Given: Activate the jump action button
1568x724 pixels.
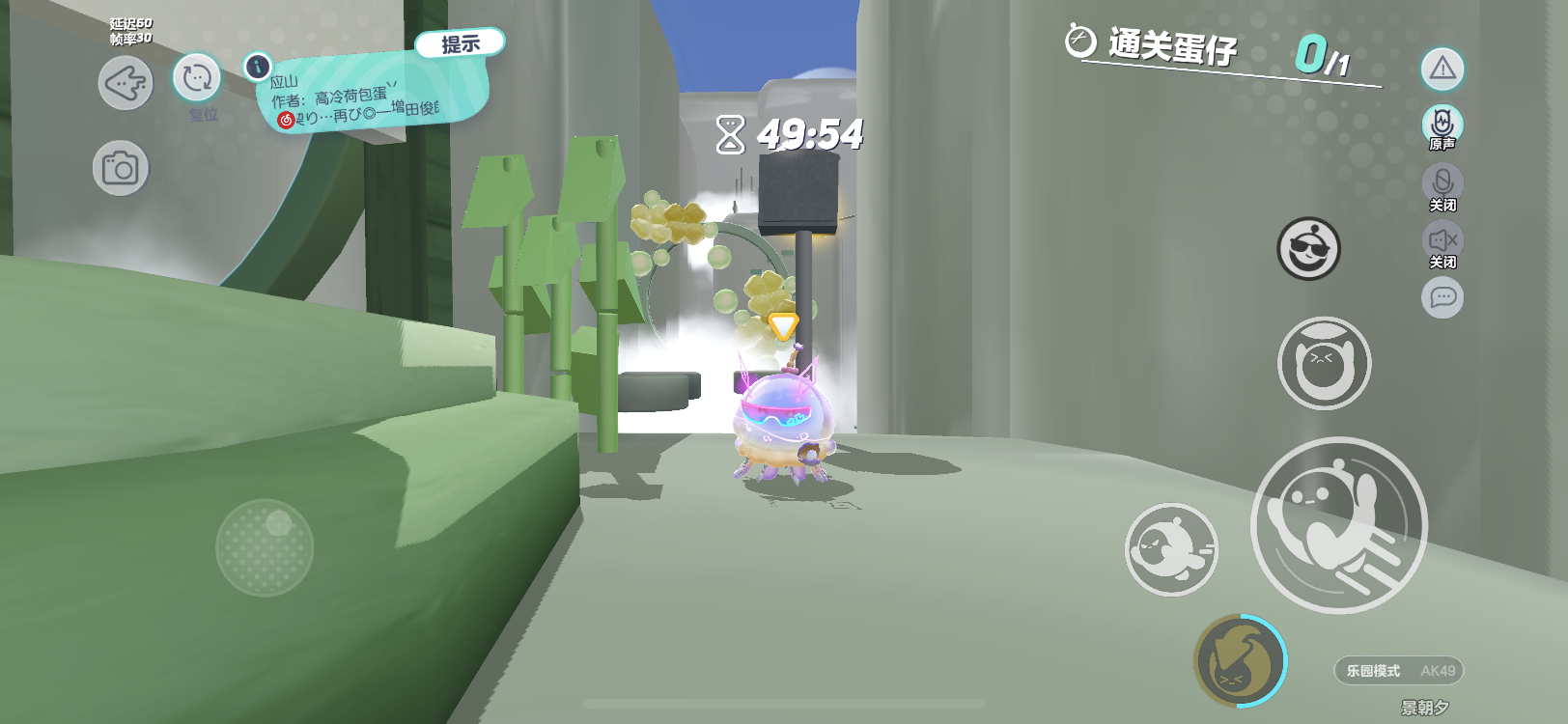Looking at the screenshot, I should click(1338, 524).
